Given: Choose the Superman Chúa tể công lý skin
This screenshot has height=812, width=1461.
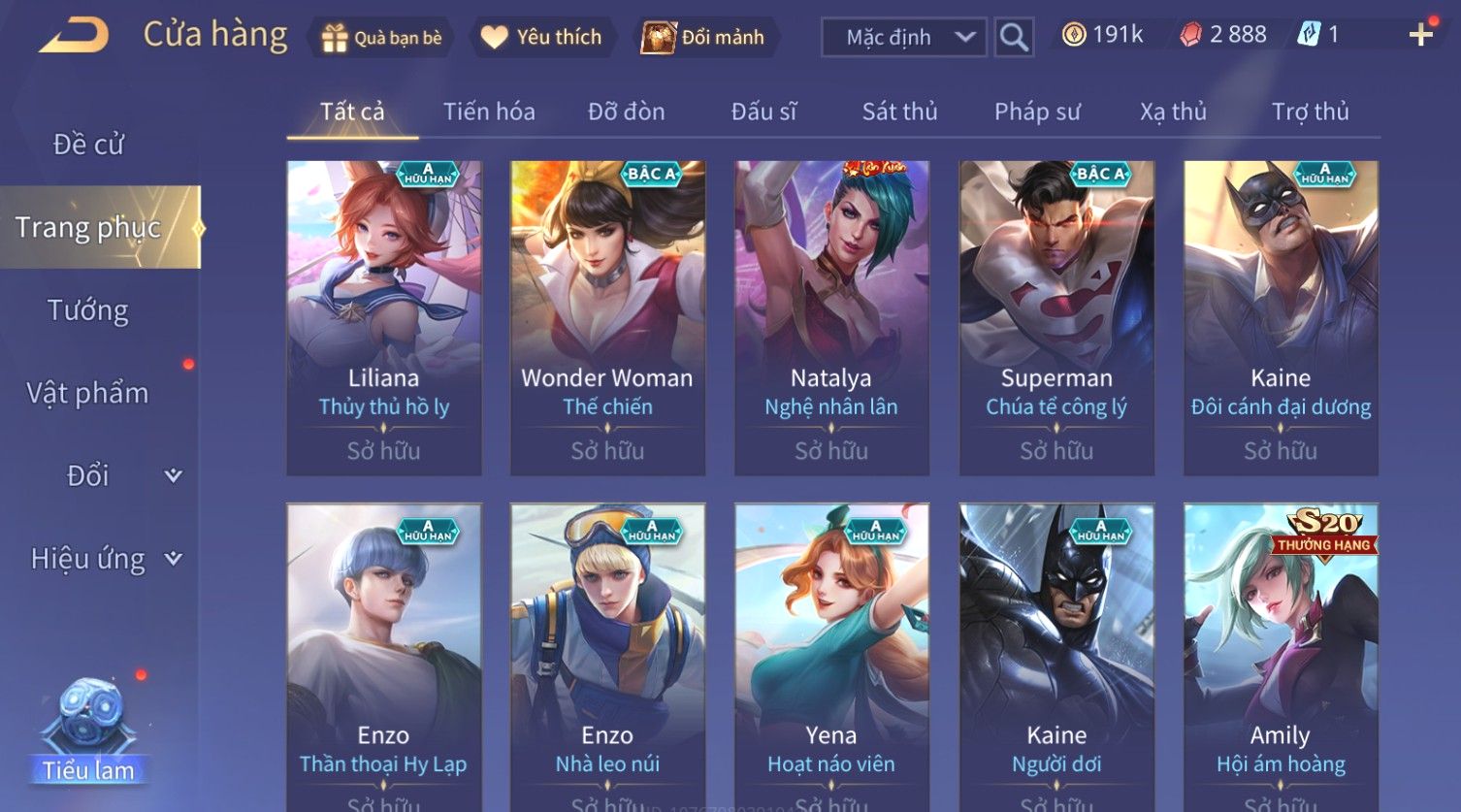Looking at the screenshot, I should coord(1056,317).
